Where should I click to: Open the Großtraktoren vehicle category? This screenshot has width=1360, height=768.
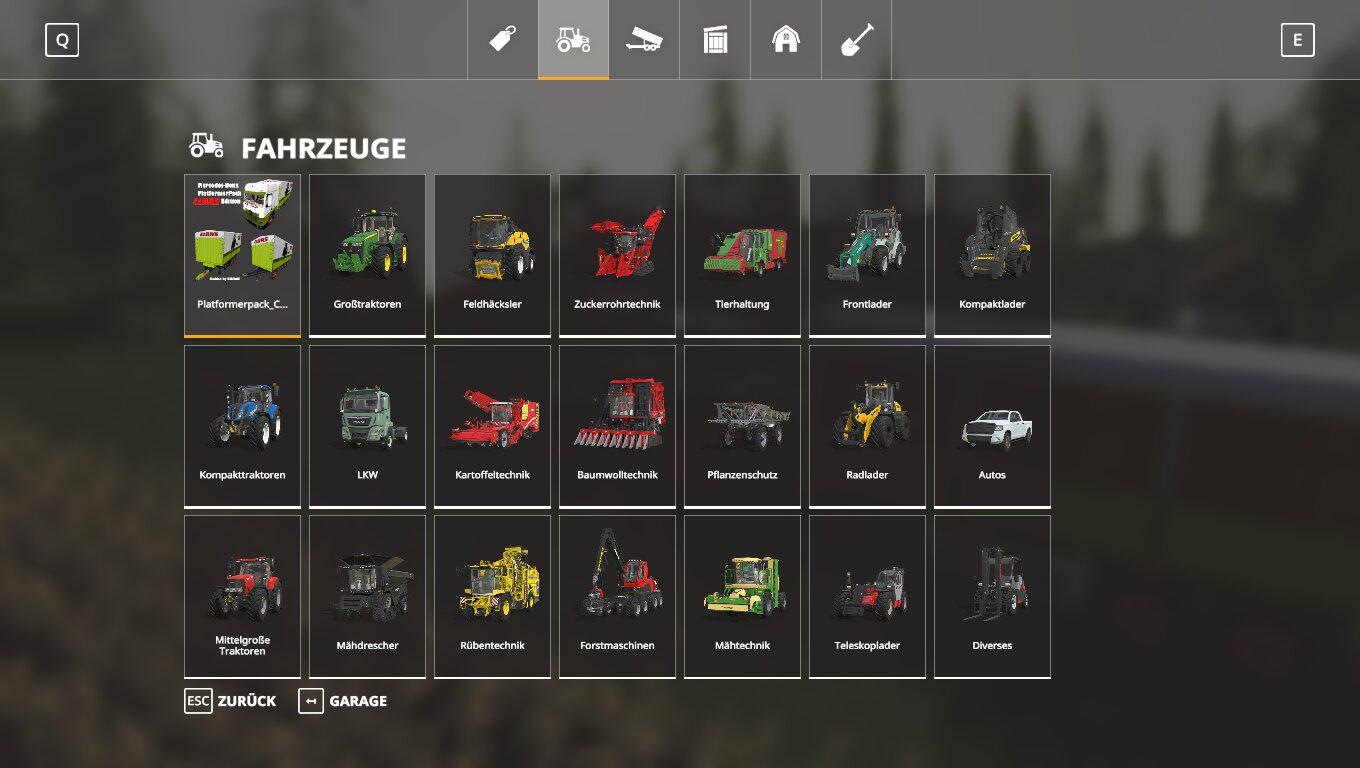(367, 255)
